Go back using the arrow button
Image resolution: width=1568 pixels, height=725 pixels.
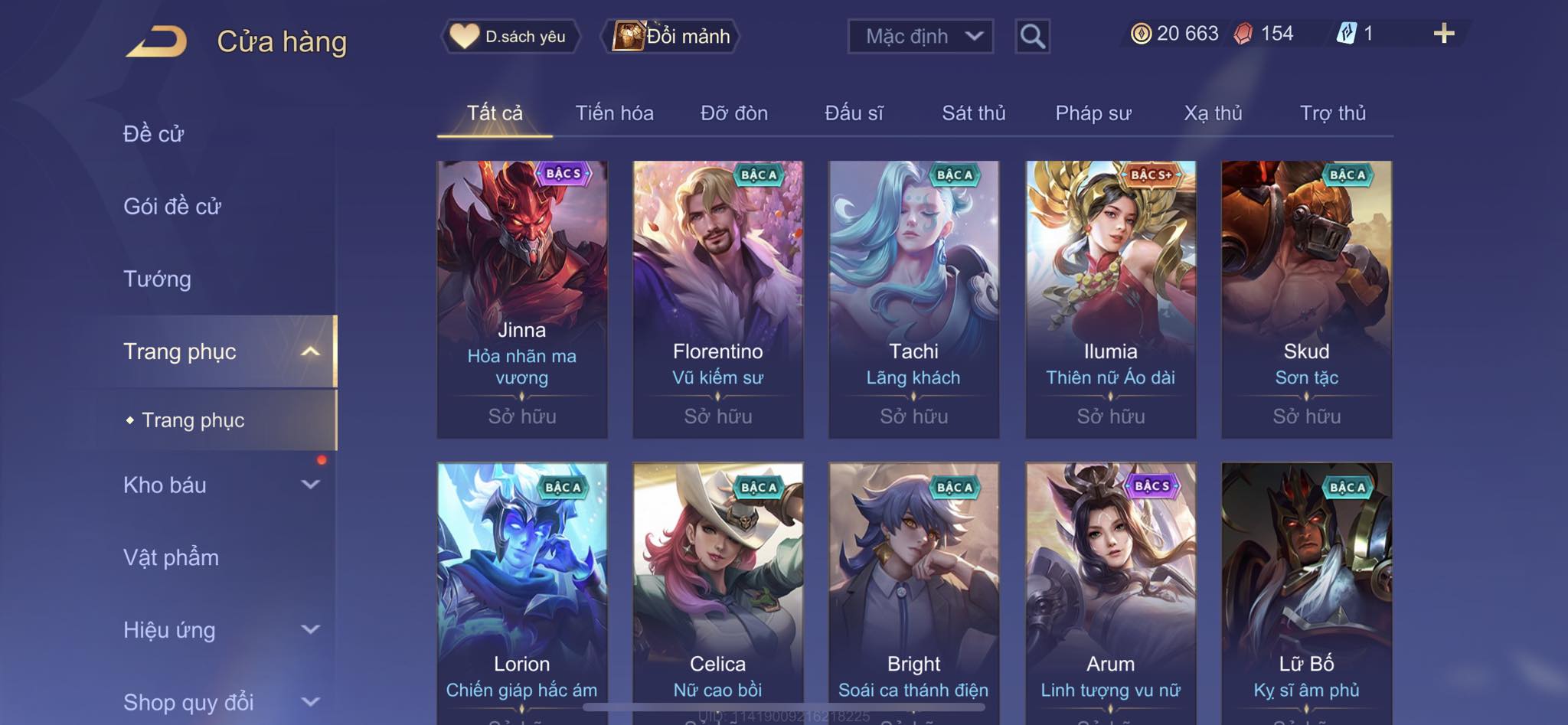click(x=157, y=41)
